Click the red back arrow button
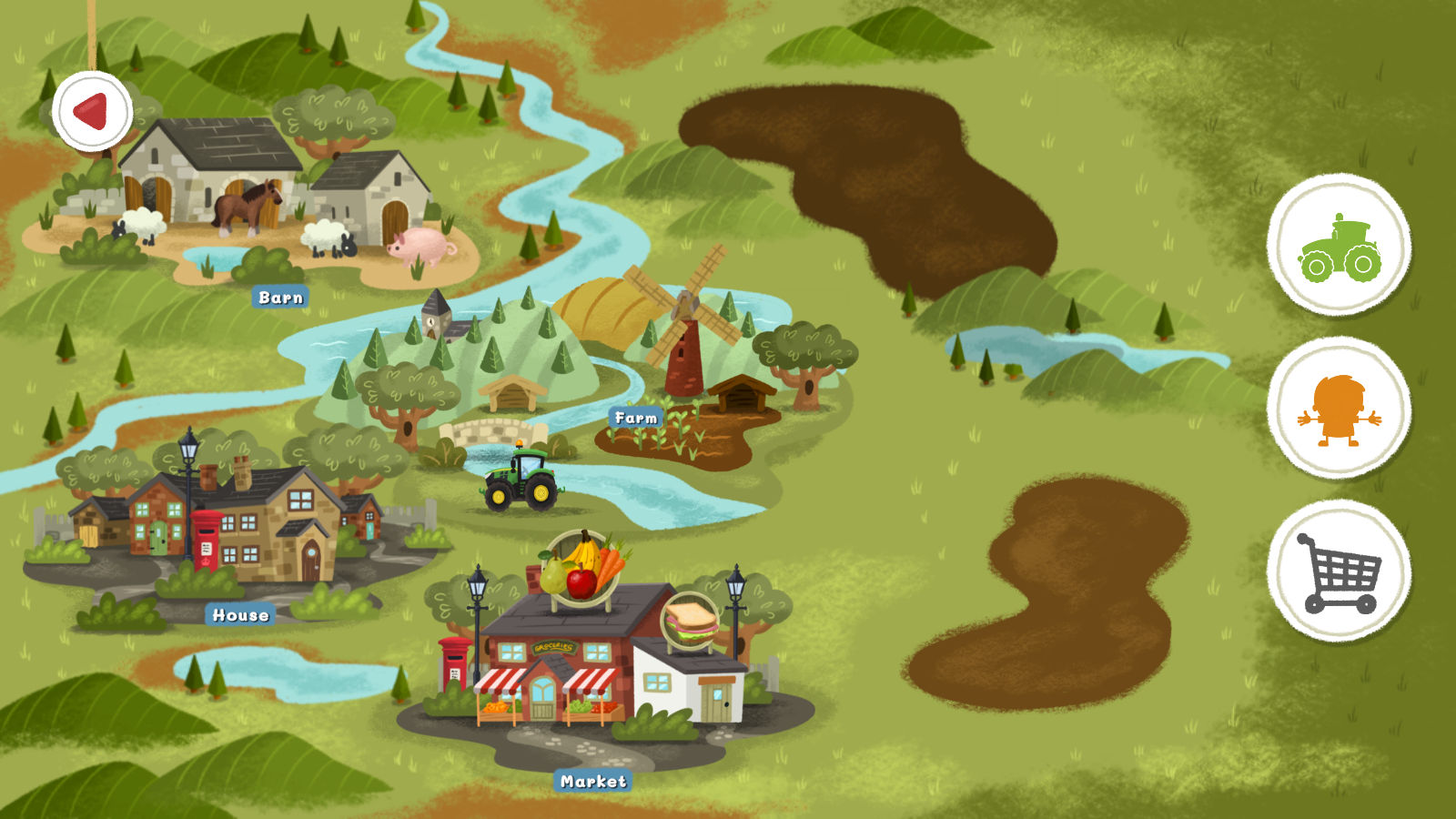The image size is (1456, 819). pos(92,111)
